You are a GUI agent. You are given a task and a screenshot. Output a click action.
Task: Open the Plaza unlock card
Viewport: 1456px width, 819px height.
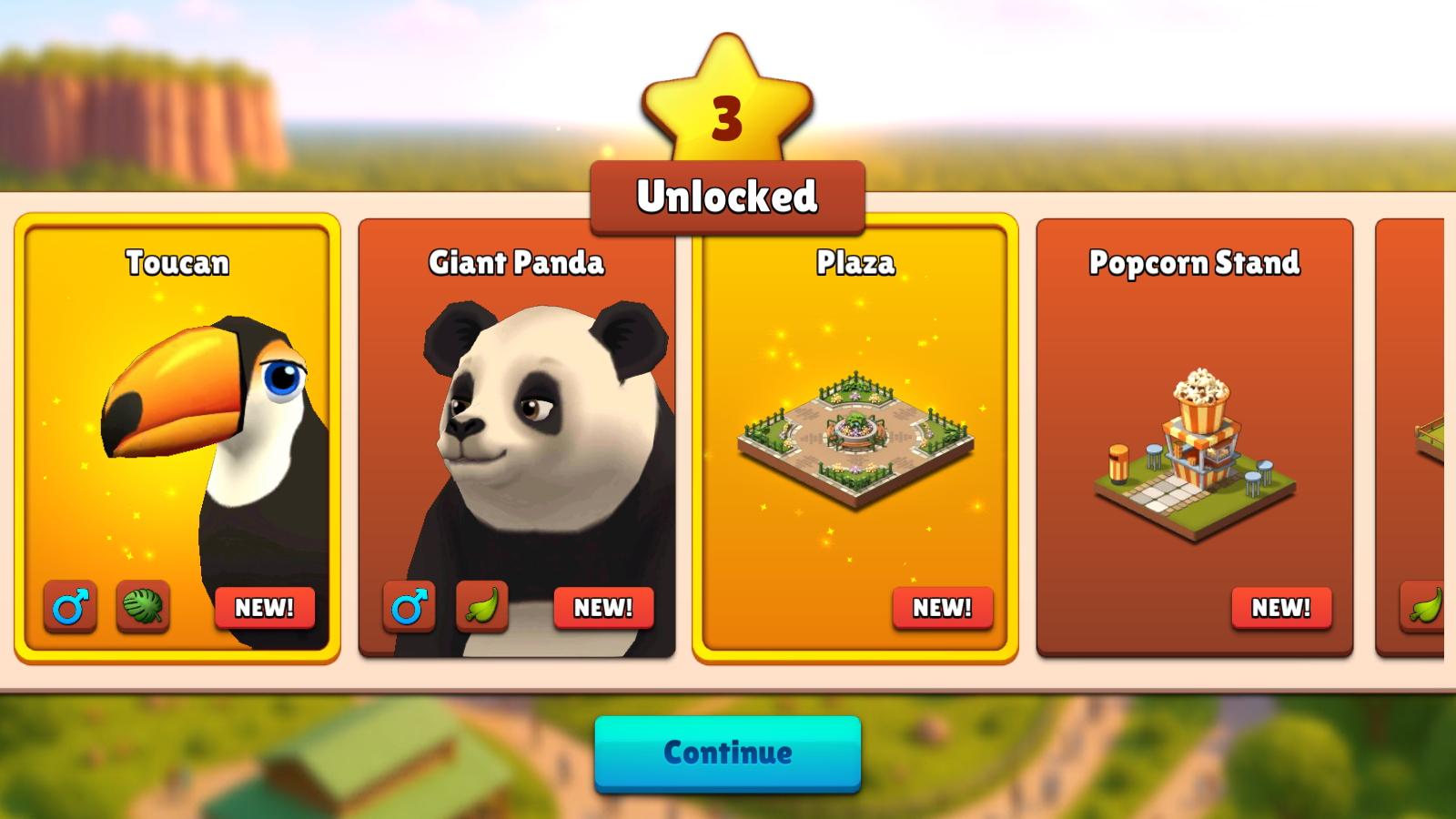[x=855, y=437]
